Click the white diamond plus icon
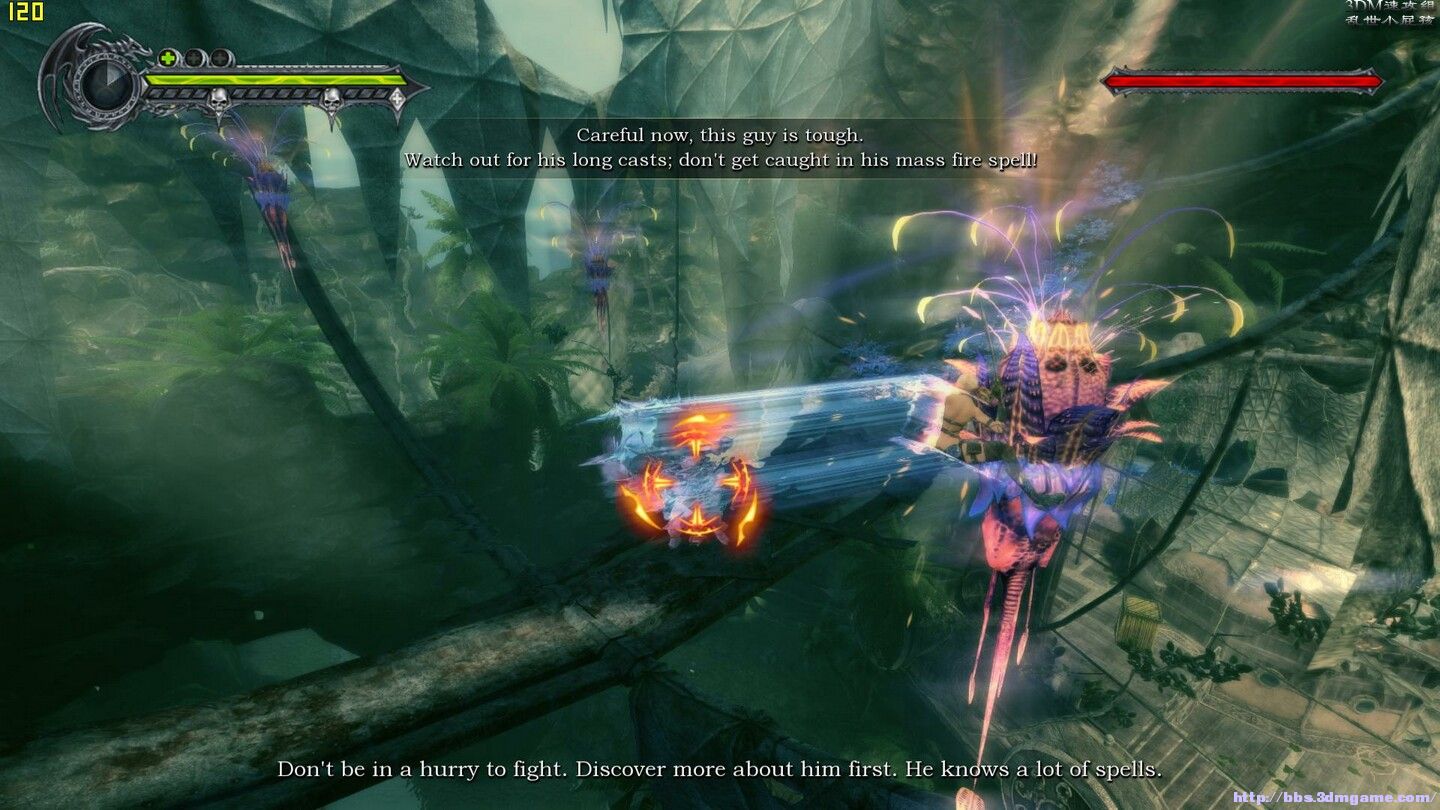1440x810 pixels. 397,99
